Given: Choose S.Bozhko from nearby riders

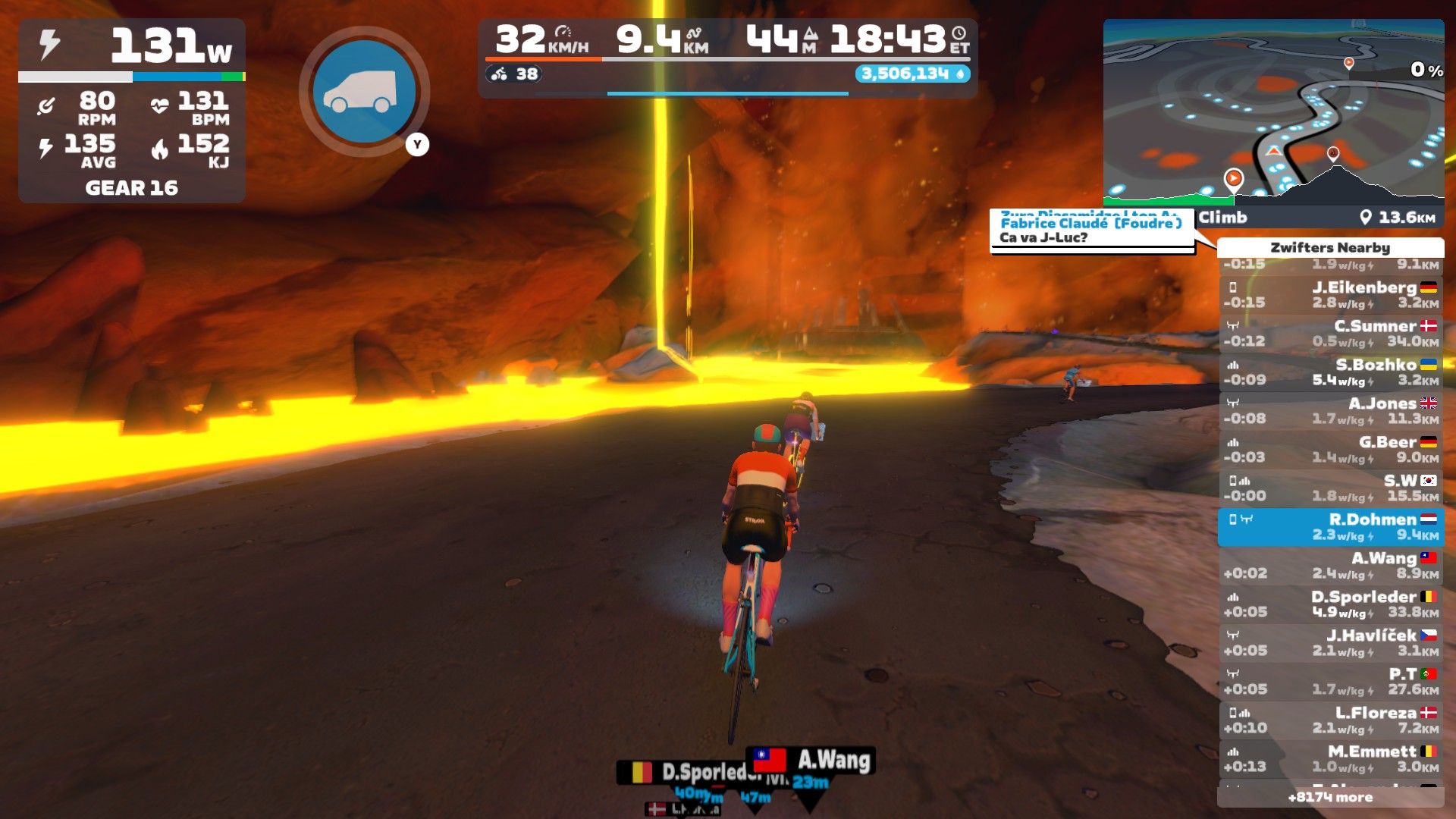Looking at the screenshot, I should 1330,372.
